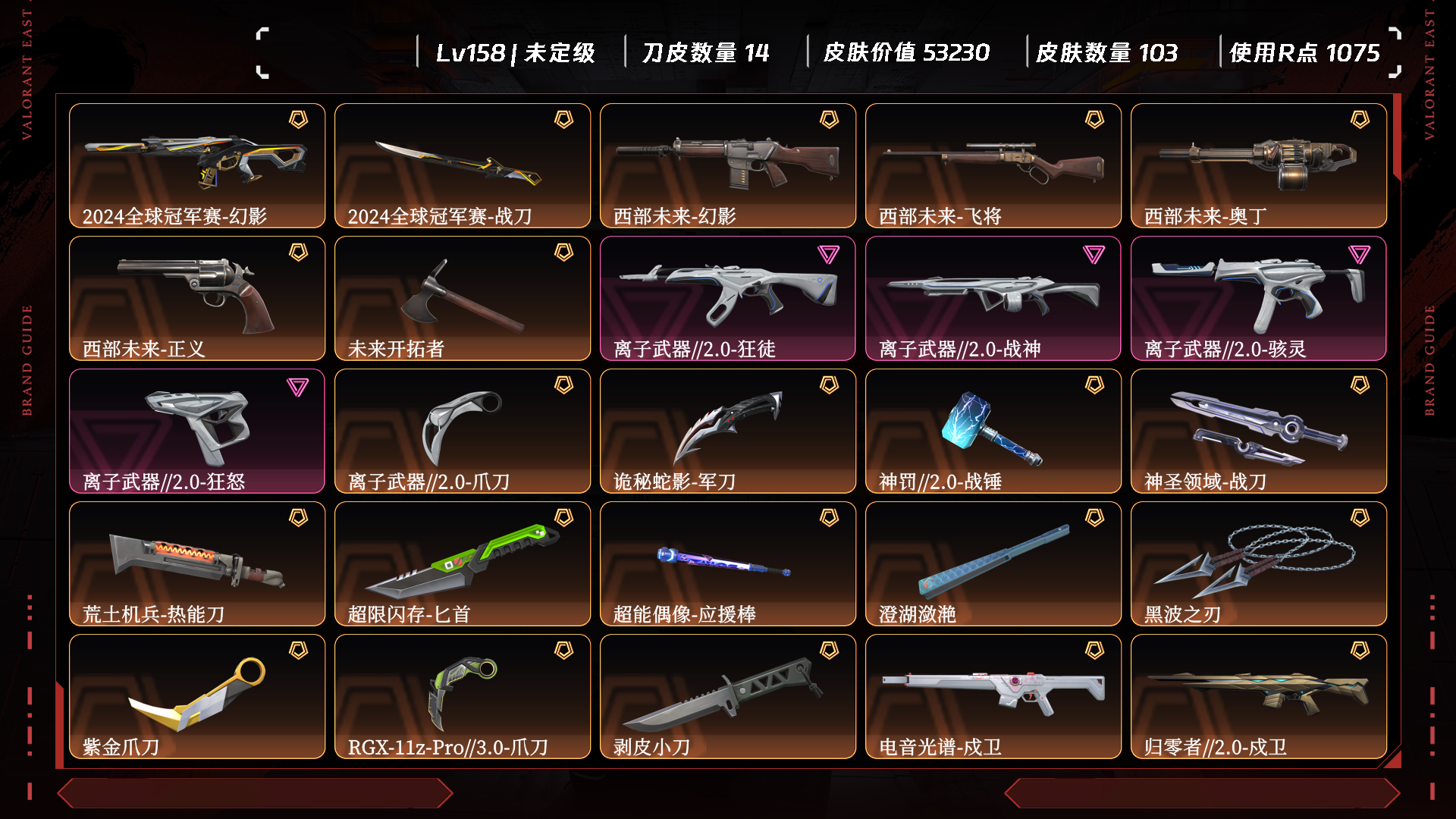1456x819 pixels.
Task: Choose the 2024全球冠军赛-战刀 knife tile
Action: [x=463, y=165]
